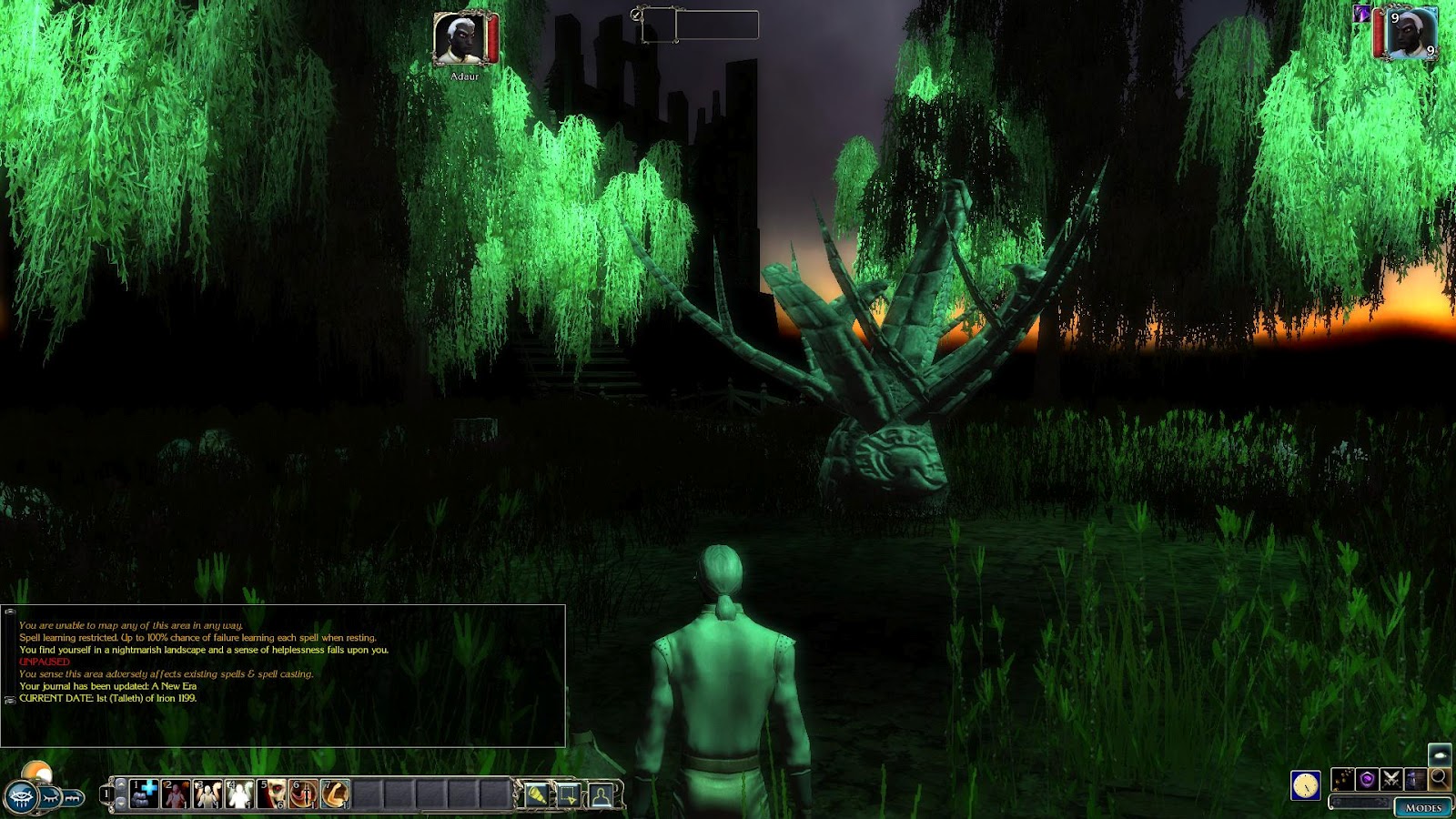Toggle the gold footprints tracking mode
This screenshot has width=1456, height=819.
coord(1342,779)
